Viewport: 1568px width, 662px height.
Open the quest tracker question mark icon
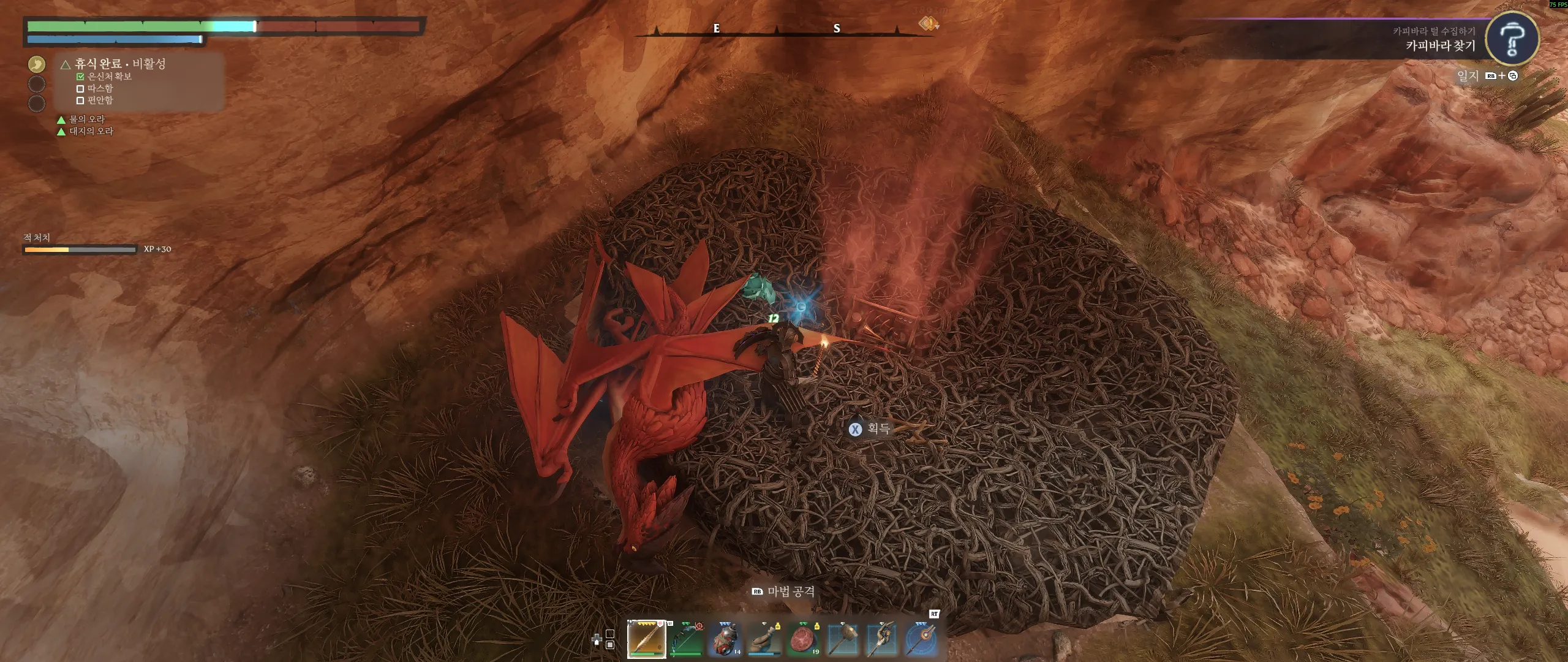(x=1512, y=39)
